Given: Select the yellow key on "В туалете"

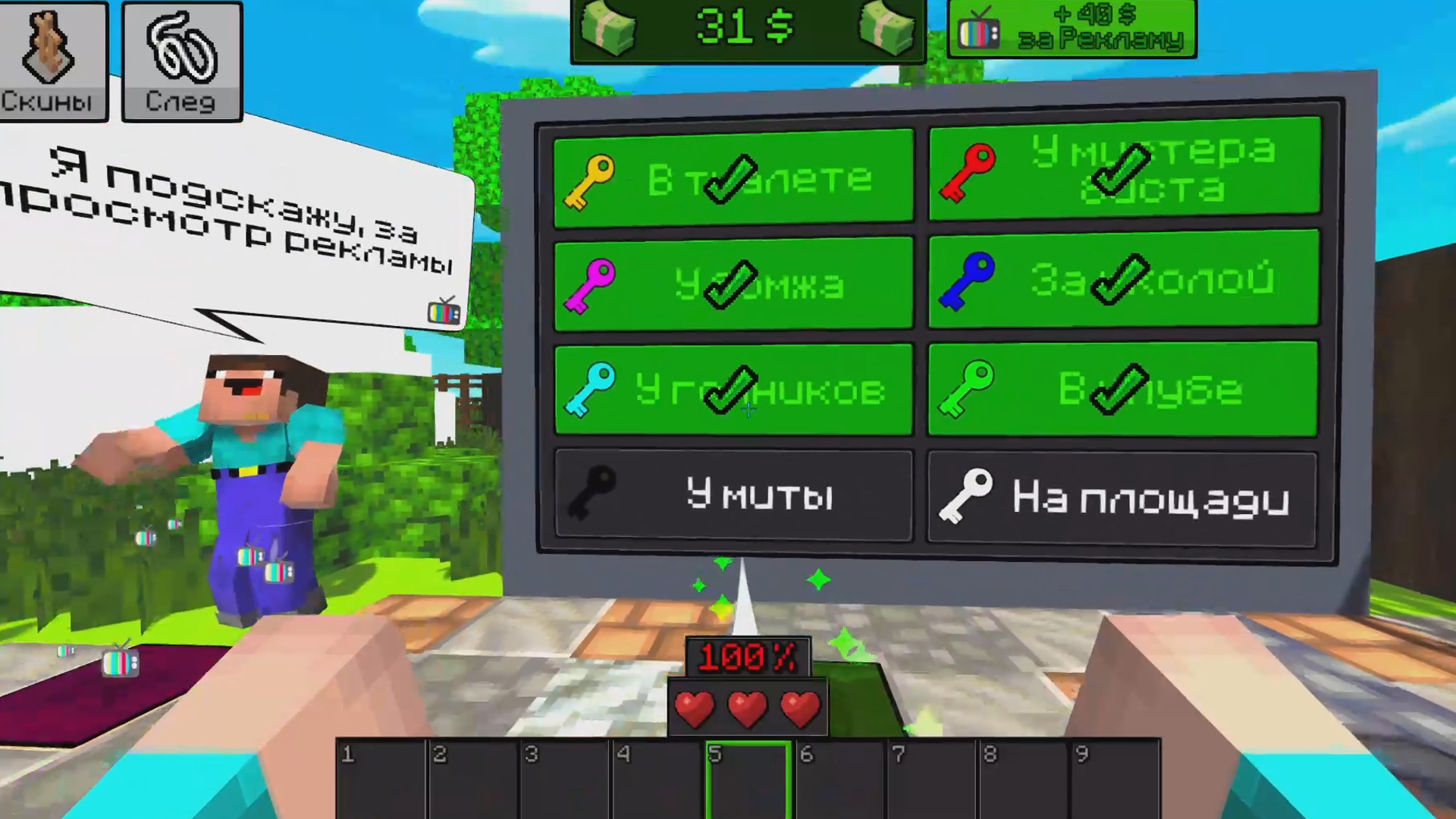Looking at the screenshot, I should 591,180.
